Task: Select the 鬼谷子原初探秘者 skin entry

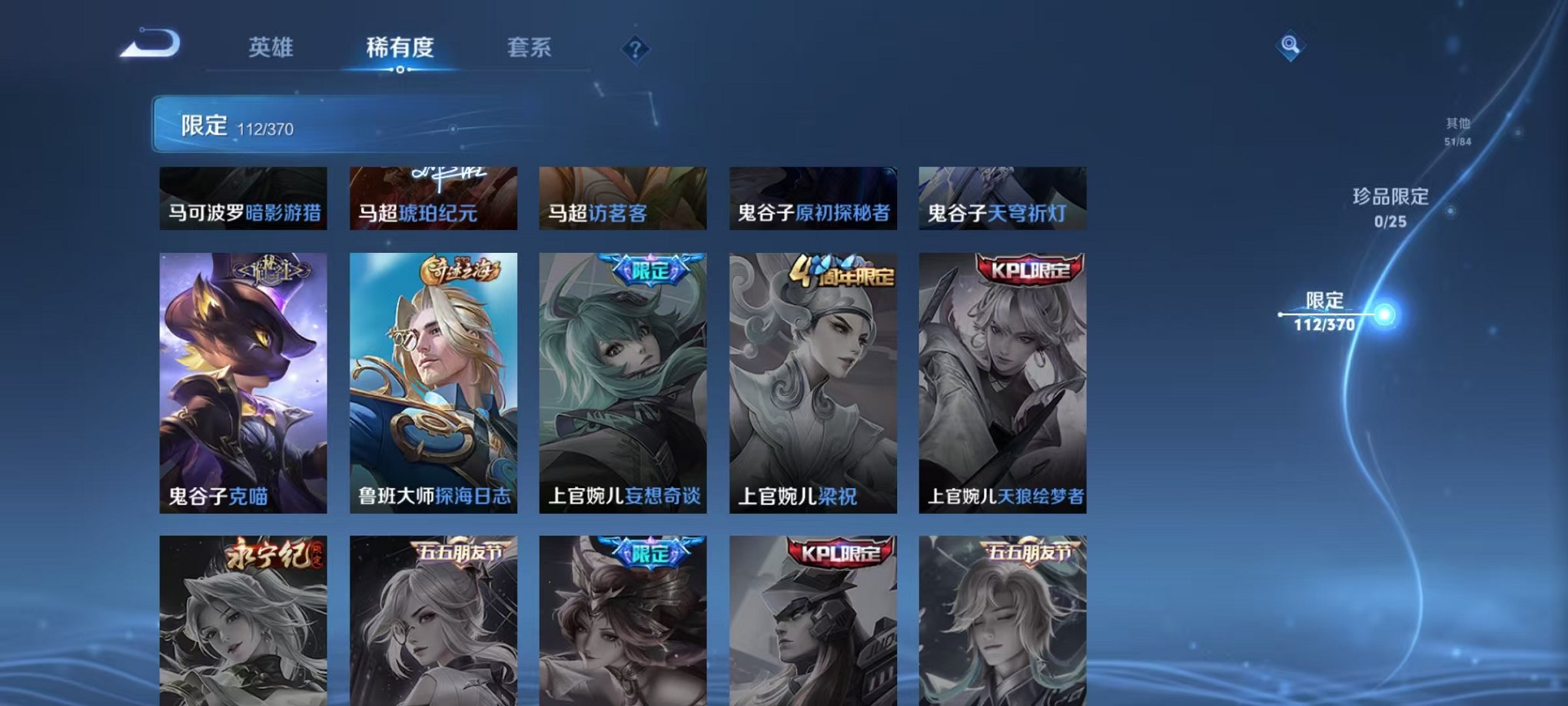Action: [812, 198]
